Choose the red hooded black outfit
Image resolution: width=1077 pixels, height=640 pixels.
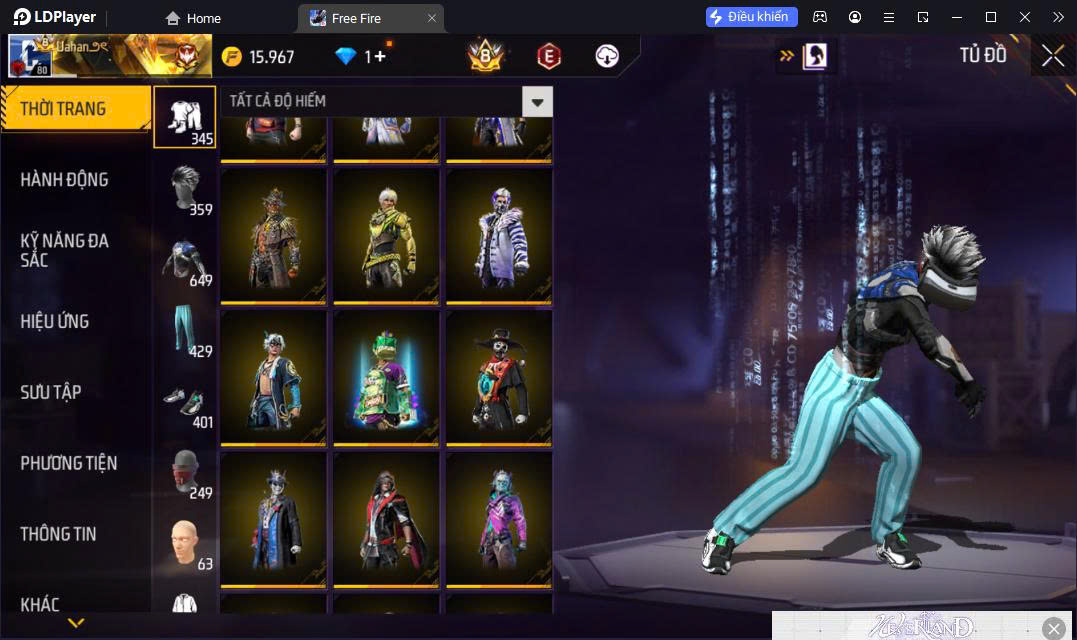(x=386, y=519)
